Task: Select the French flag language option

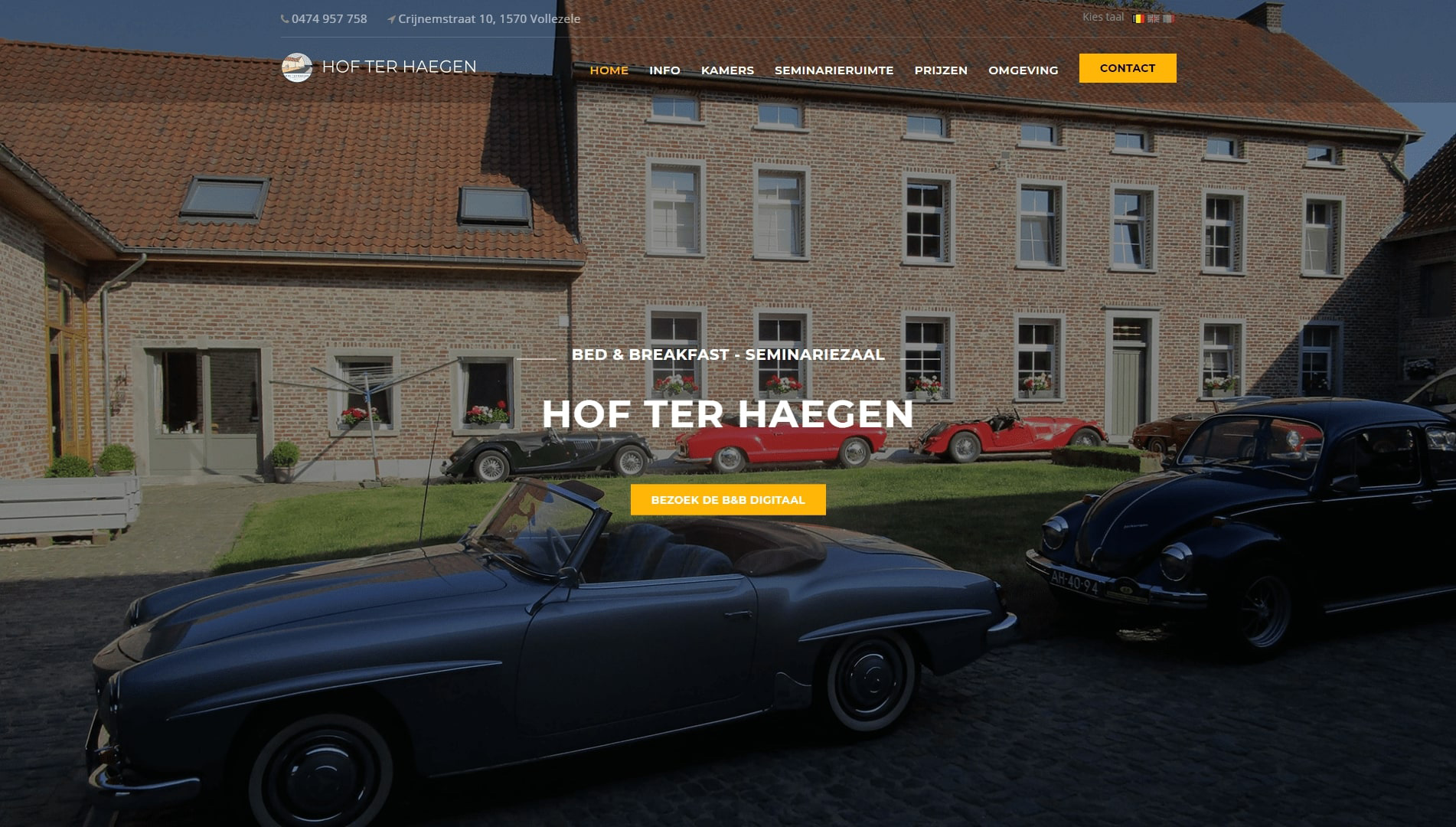Action: [1167, 18]
